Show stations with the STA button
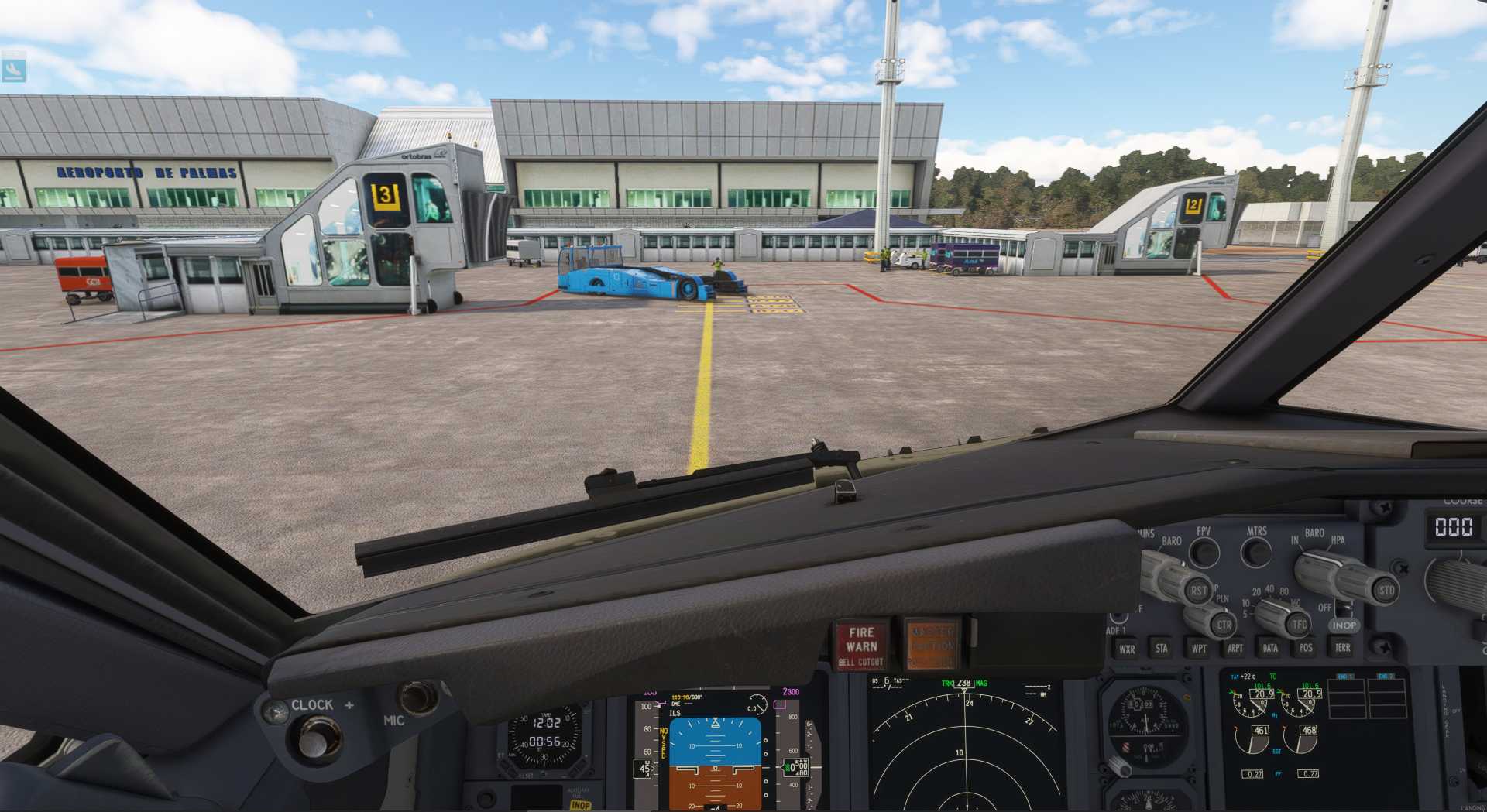Screen dimensions: 1487x812 pos(1161,648)
